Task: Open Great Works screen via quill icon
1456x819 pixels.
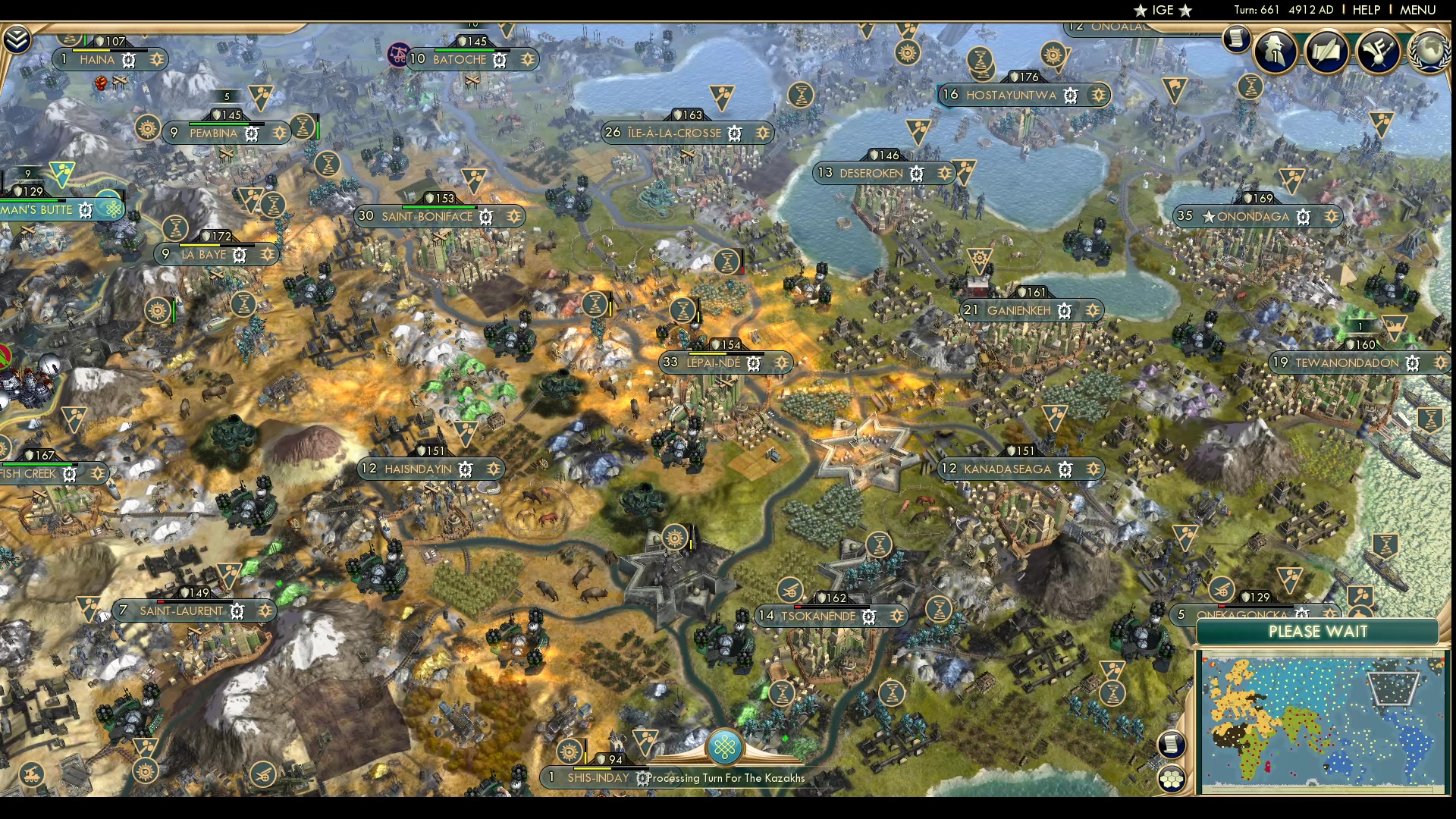Action: tap(1327, 51)
